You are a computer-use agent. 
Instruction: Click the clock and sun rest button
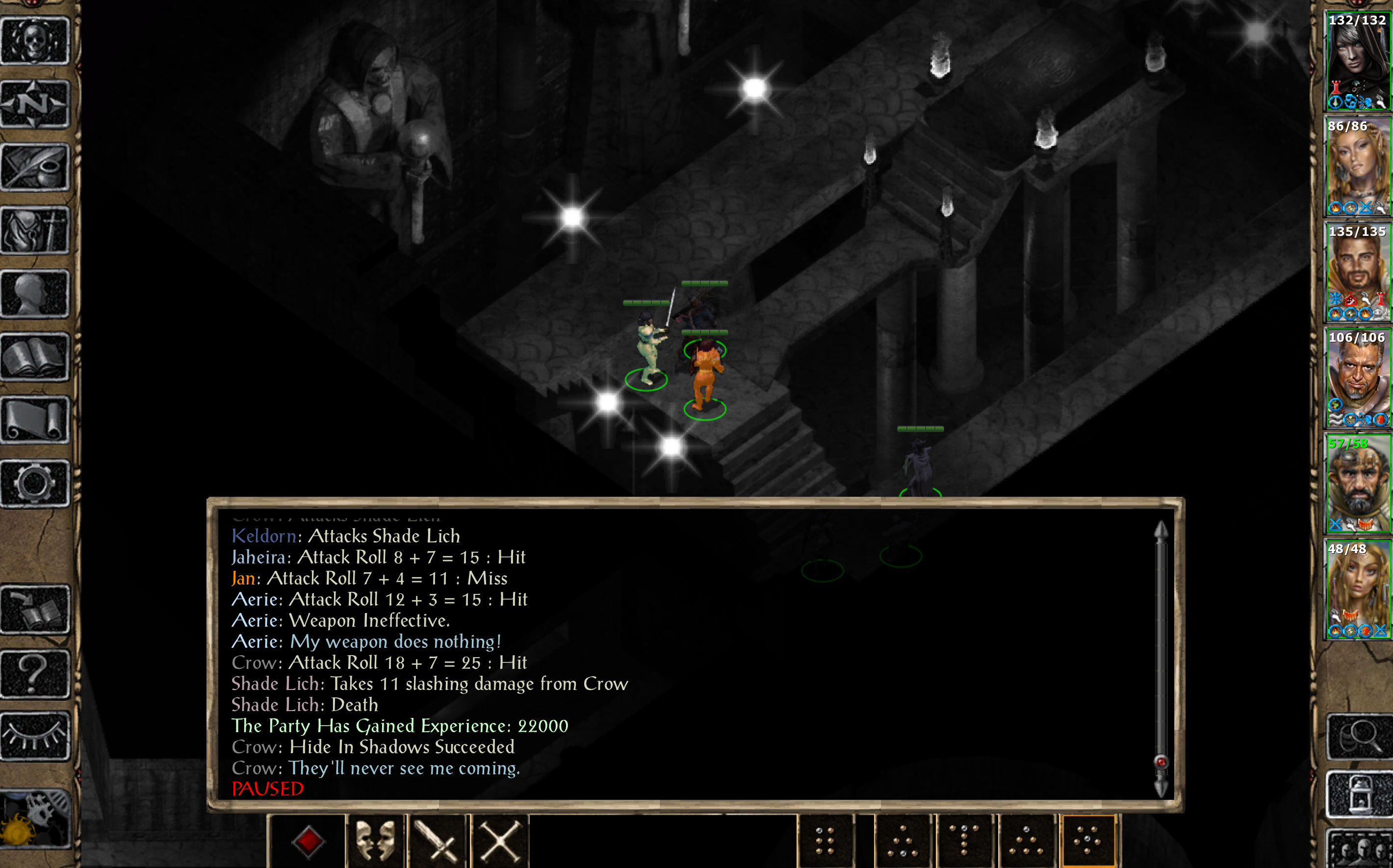pyautogui.click(x=35, y=818)
